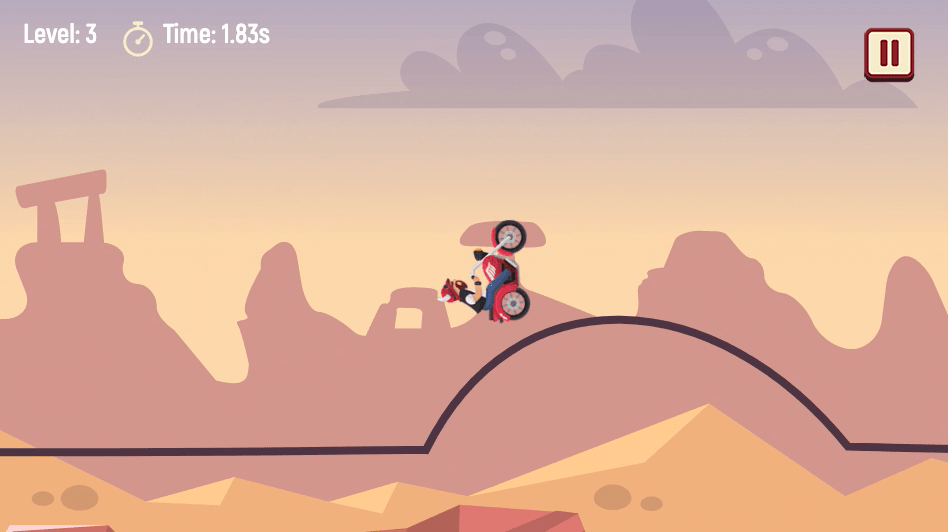
Task: Pause the game with the pause button
Action: [x=888, y=53]
